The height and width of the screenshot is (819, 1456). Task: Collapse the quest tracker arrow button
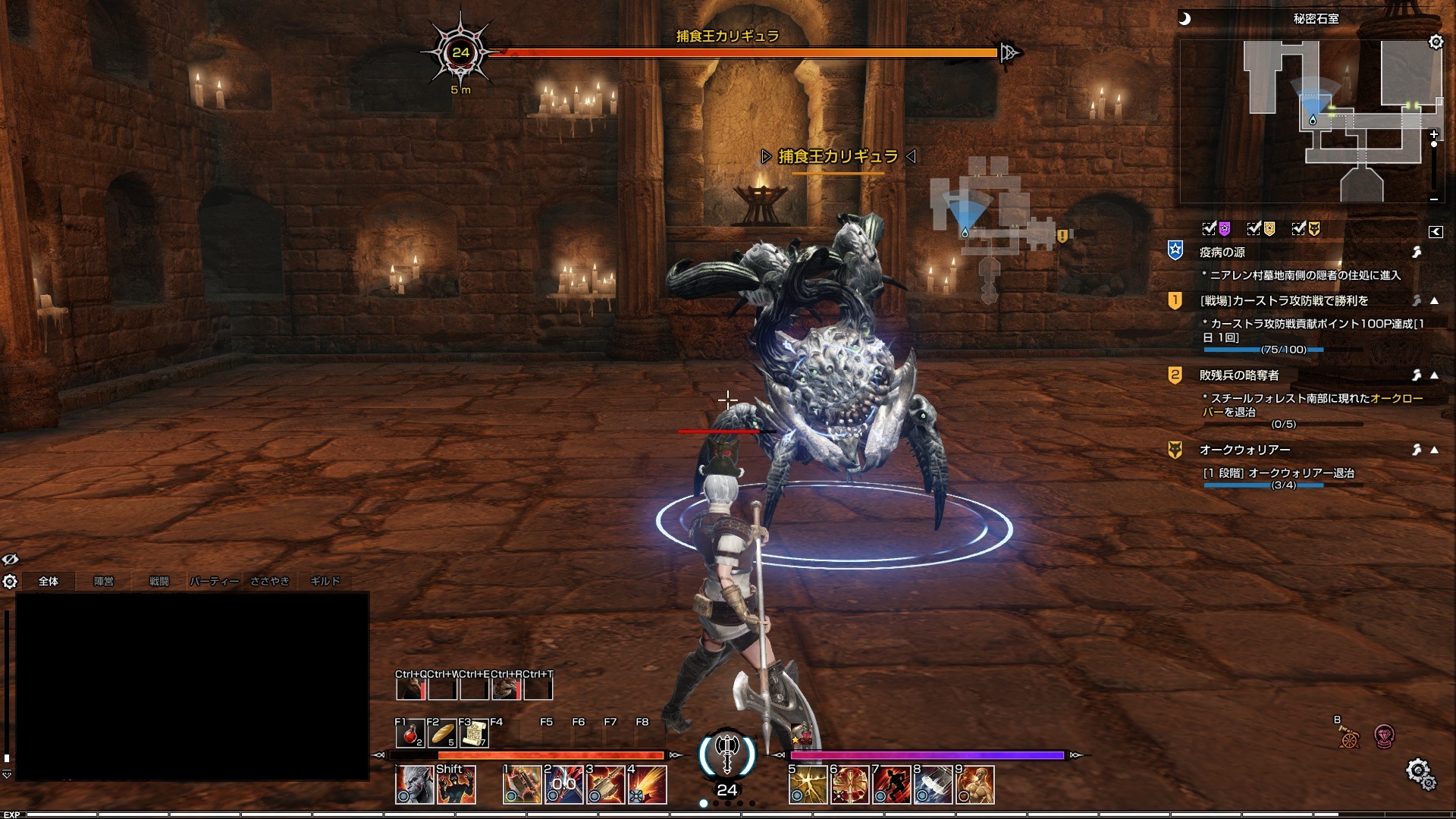coord(1436,232)
